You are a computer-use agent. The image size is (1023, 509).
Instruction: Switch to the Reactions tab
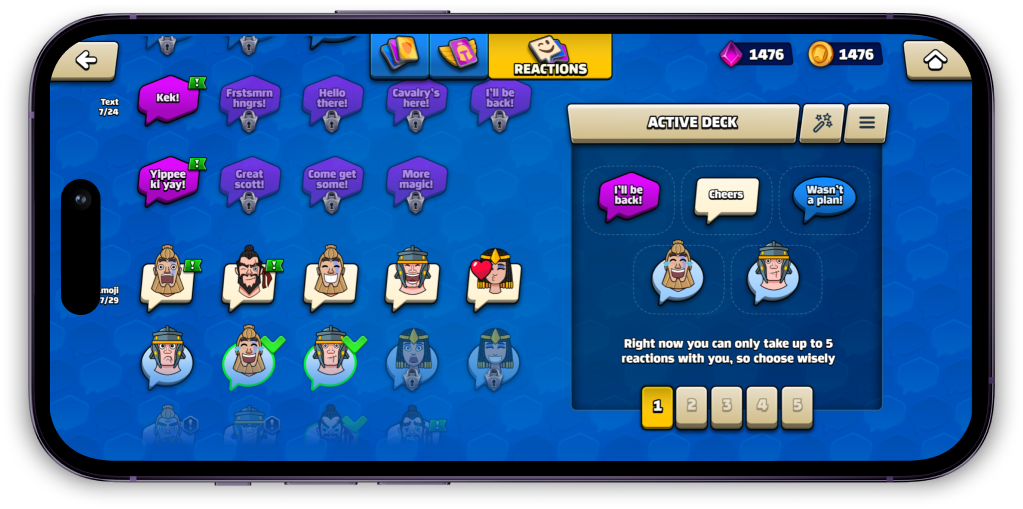[x=549, y=57]
